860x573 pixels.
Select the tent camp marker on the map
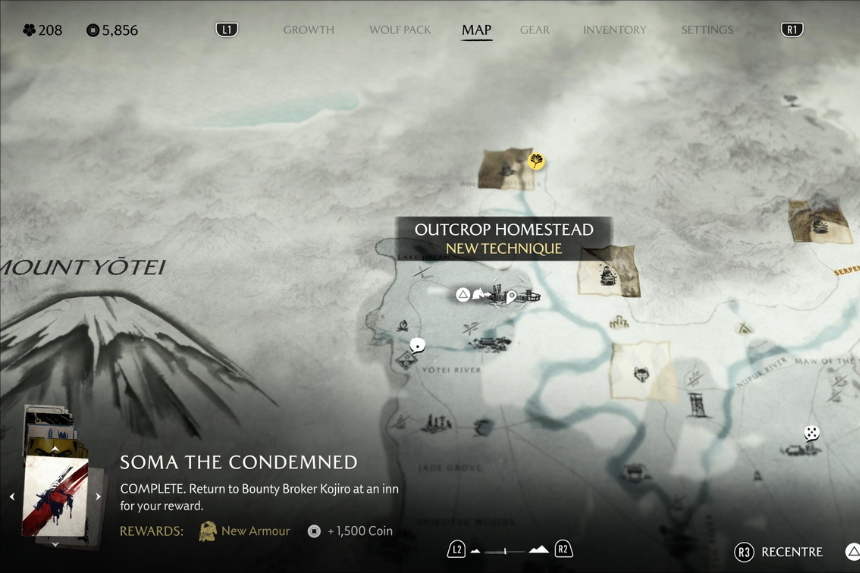click(x=743, y=328)
